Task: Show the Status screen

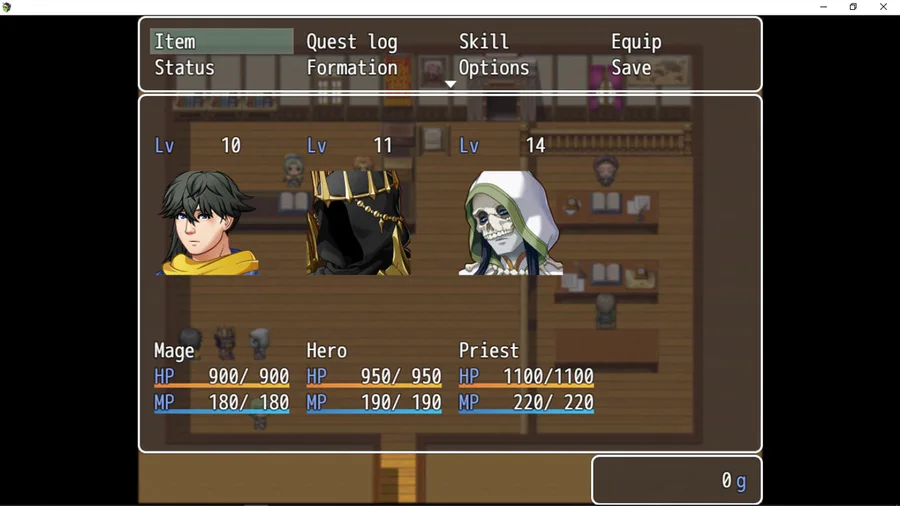Action: [185, 68]
